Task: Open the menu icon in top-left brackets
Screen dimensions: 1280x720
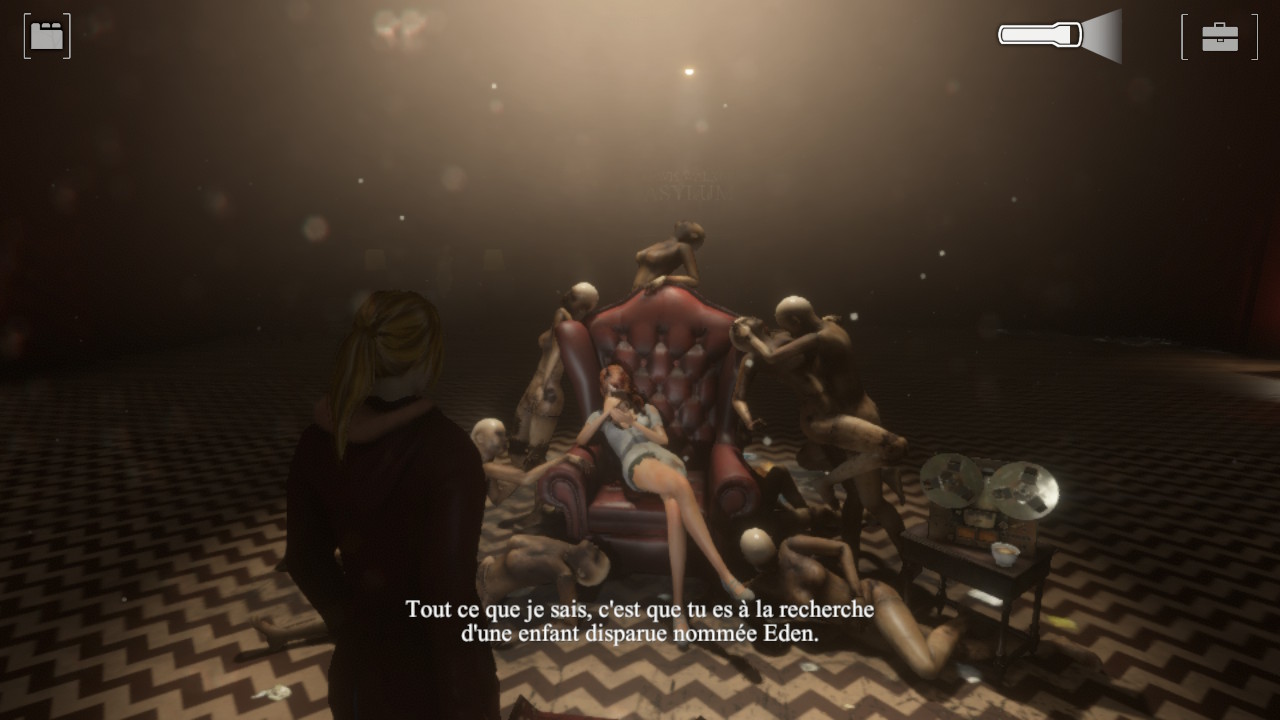Action: [x=47, y=37]
